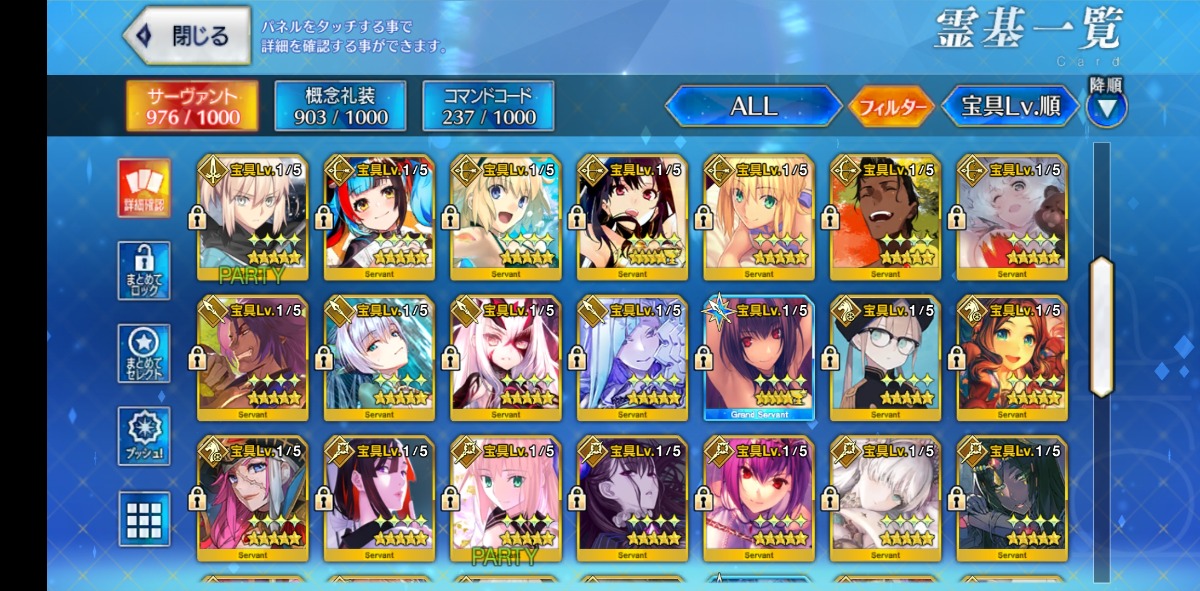This screenshot has height=591, width=1200.
Task: Open the grey-haired servant card marked PARTY
Action: point(253,216)
